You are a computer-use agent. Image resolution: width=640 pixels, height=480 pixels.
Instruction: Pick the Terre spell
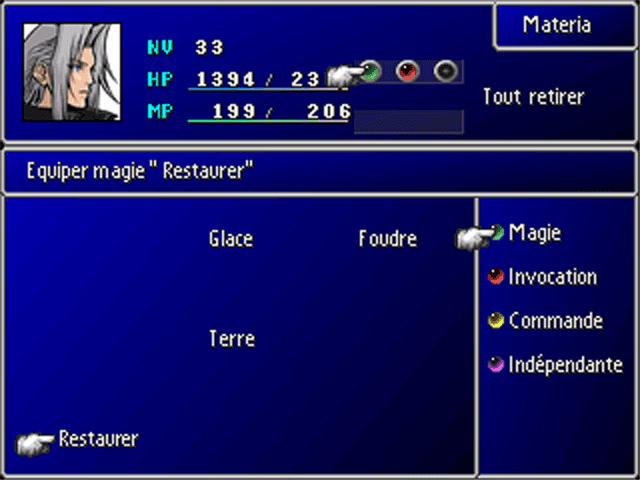pos(232,339)
